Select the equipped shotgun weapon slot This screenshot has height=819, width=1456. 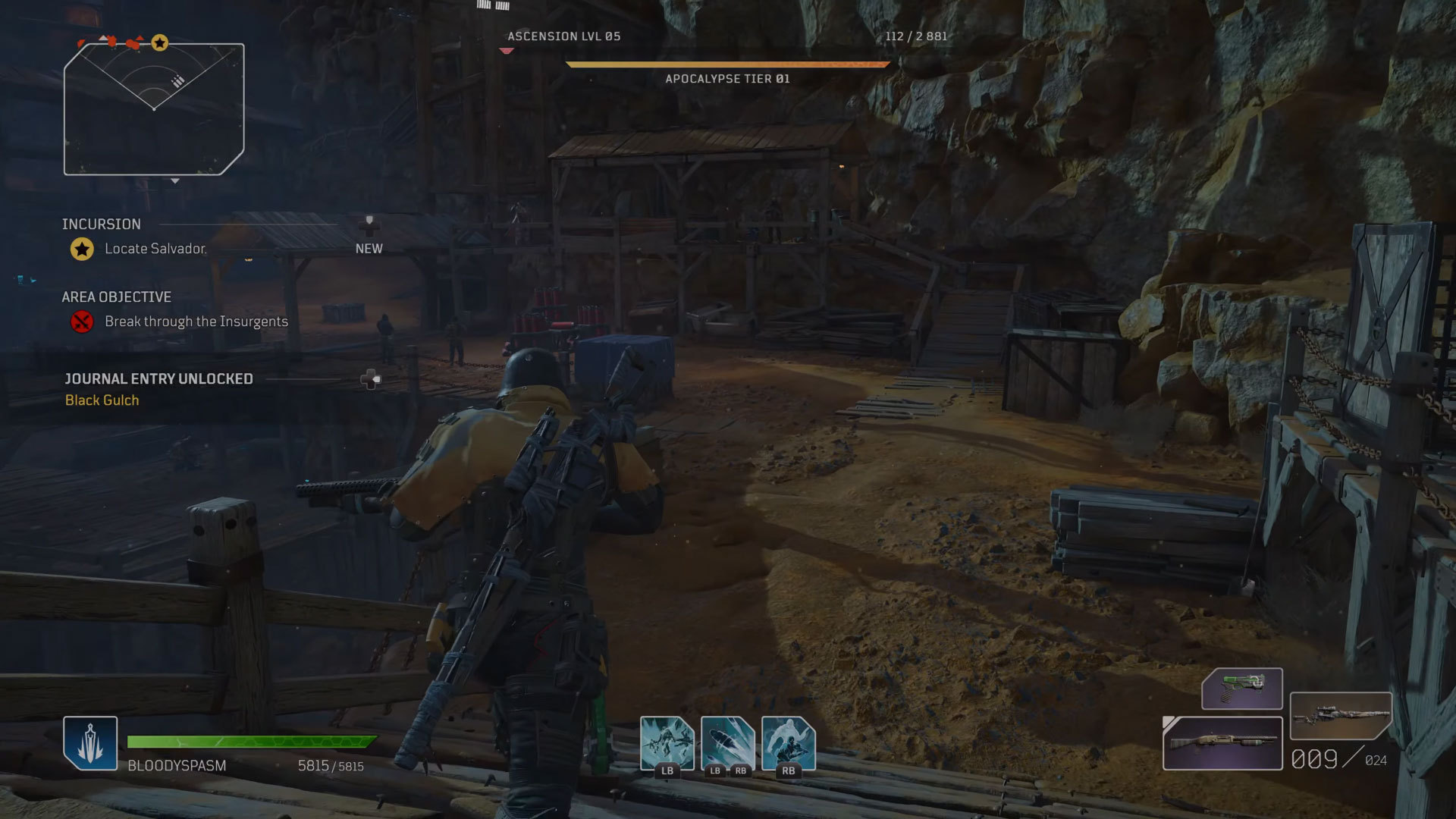(x=1222, y=743)
